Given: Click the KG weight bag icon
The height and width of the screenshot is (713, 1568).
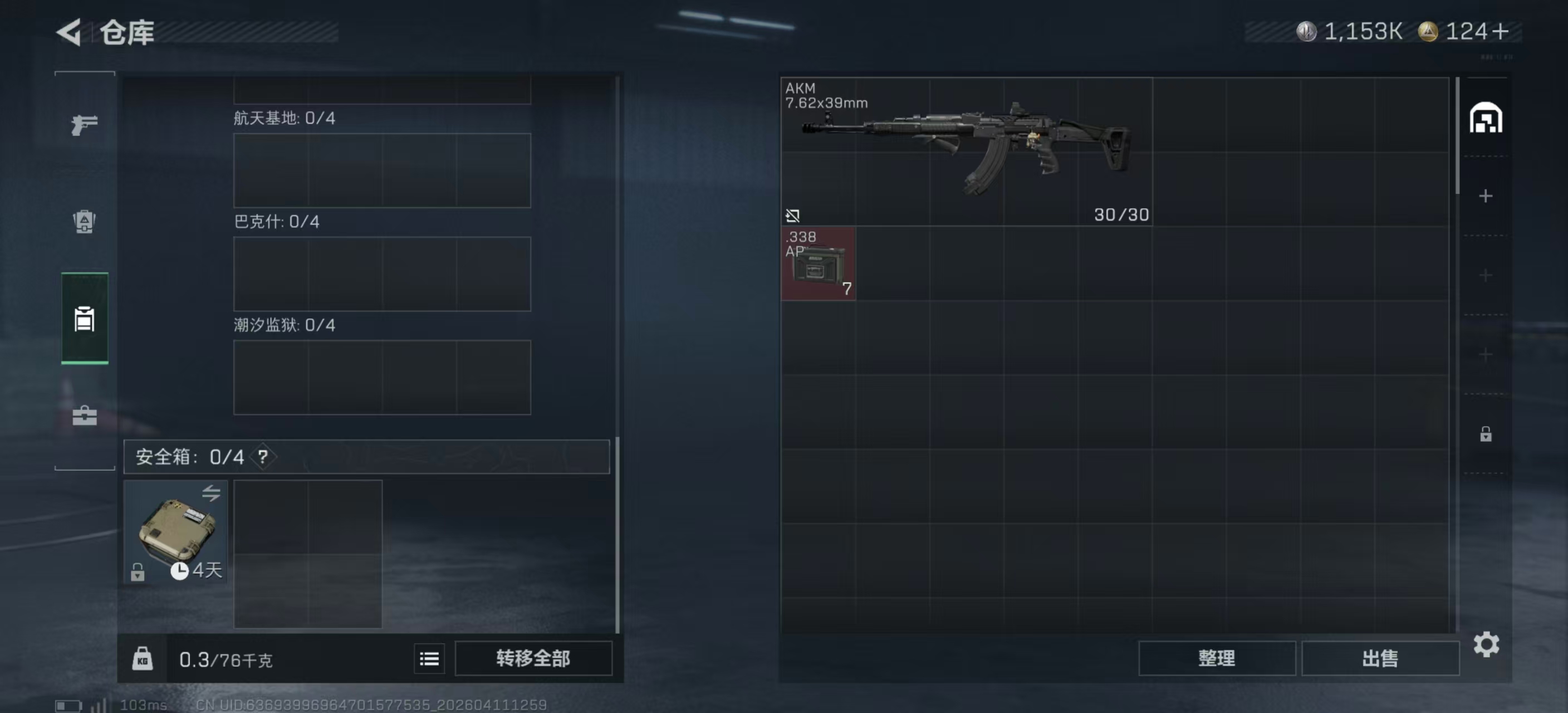Looking at the screenshot, I should pos(143,658).
